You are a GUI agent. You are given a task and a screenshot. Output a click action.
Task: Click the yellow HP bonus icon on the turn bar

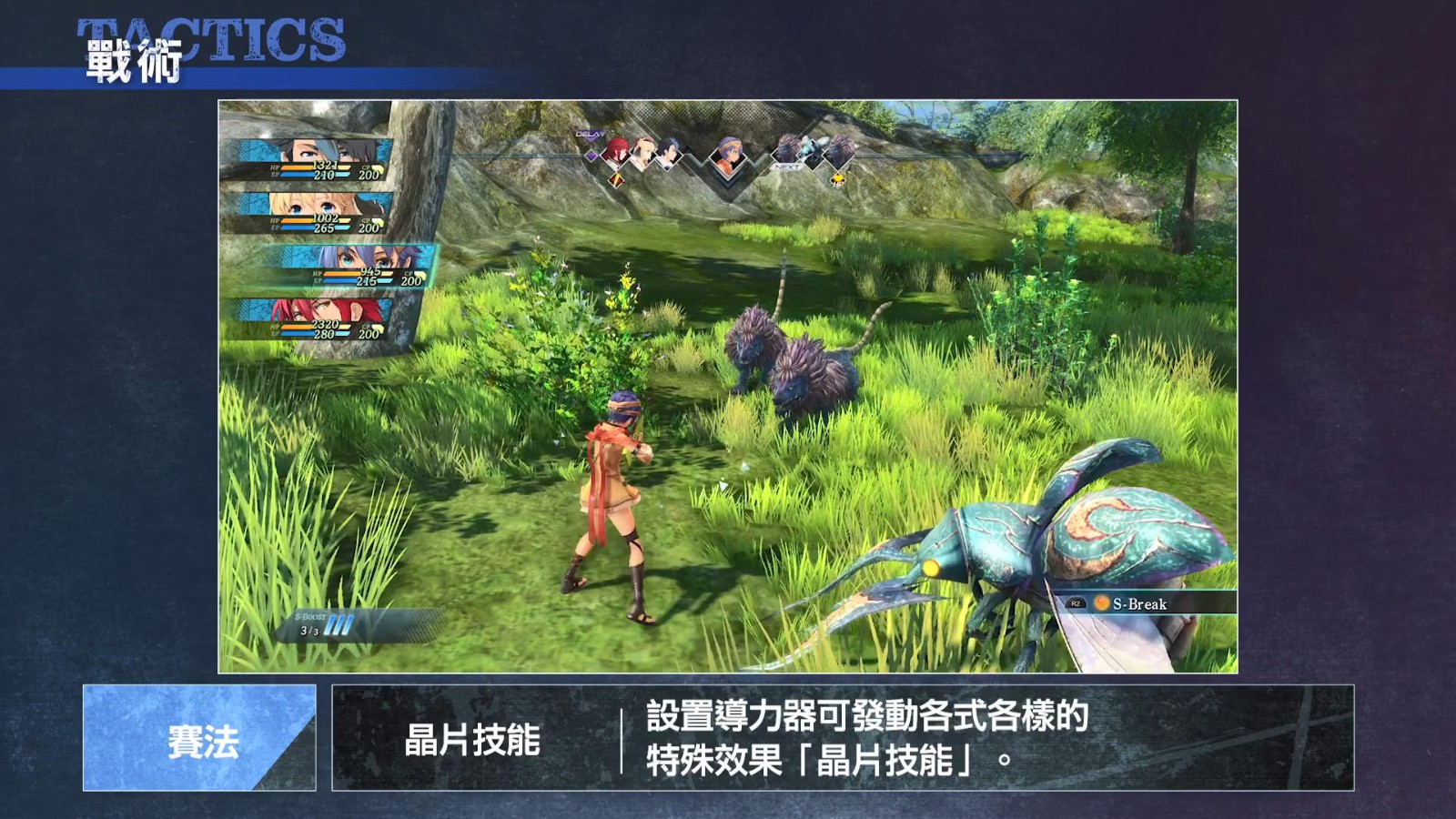(x=837, y=179)
